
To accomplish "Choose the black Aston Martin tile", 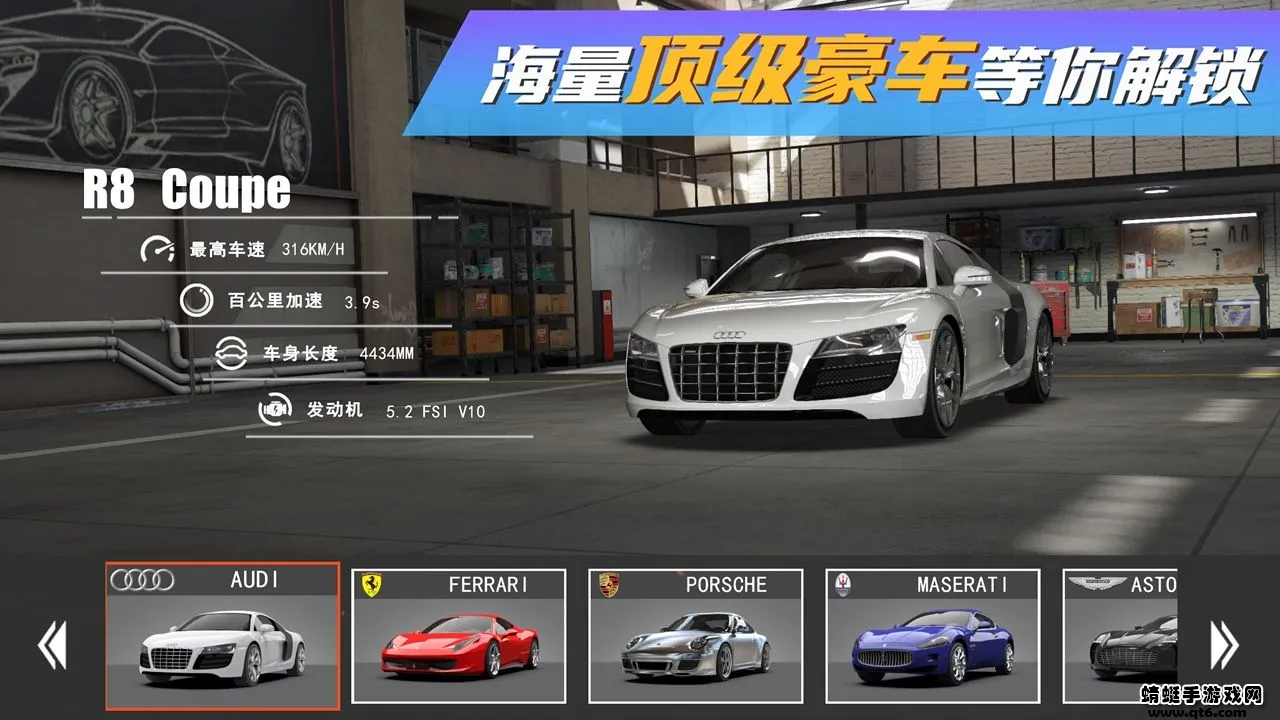I will click(1120, 636).
